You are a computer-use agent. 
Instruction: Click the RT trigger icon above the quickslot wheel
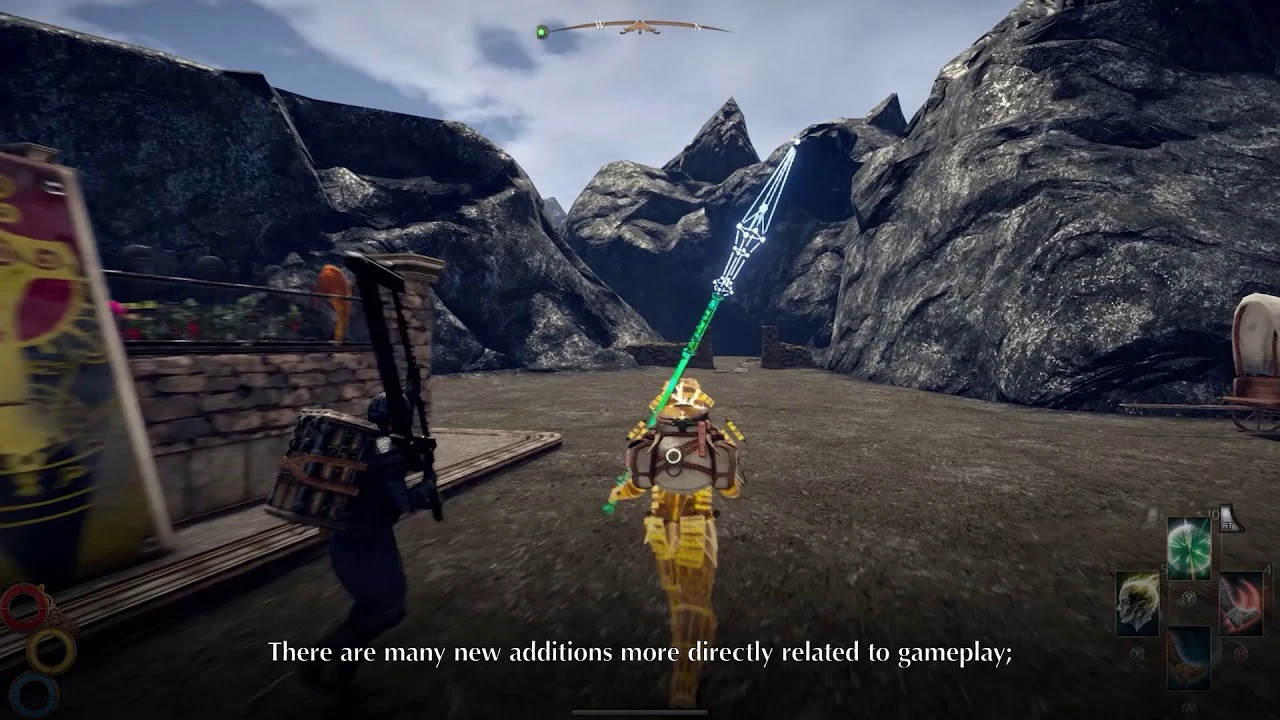tap(1227, 524)
